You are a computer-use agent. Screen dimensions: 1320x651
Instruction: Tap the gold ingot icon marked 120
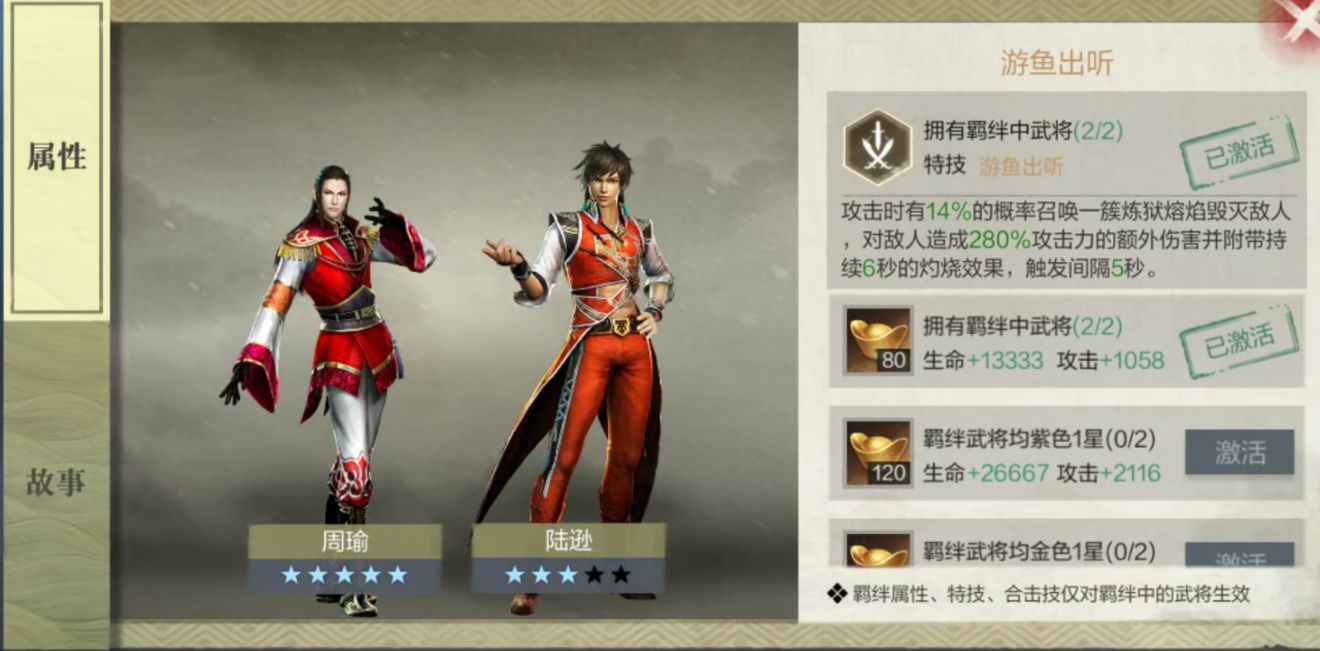(878, 453)
